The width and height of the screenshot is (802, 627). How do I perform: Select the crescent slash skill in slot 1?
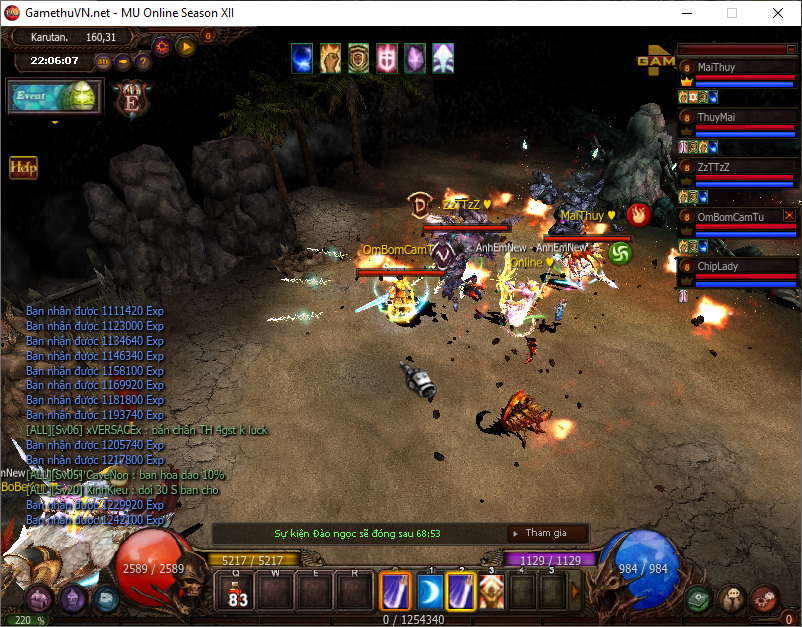pyautogui.click(x=430, y=592)
